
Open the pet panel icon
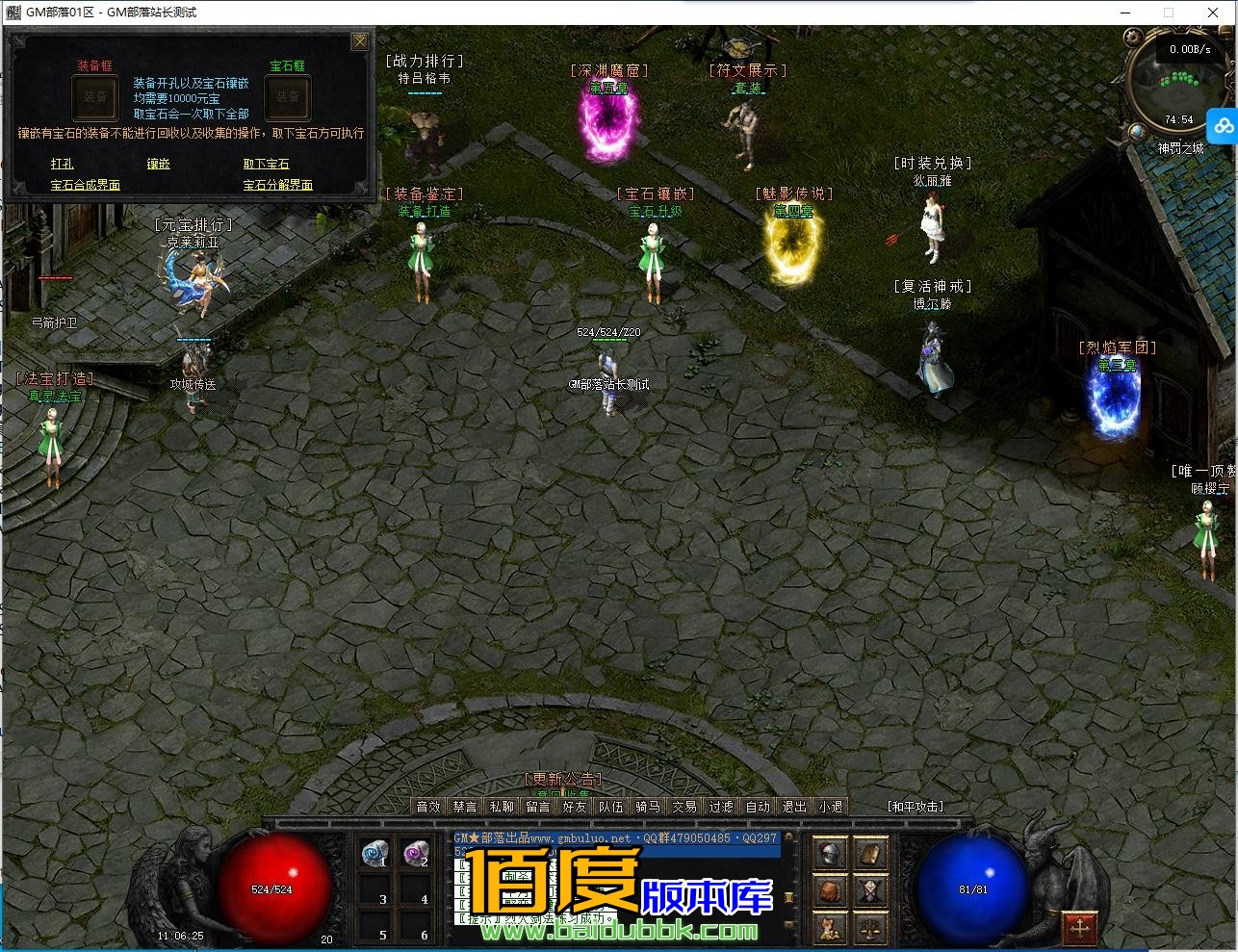(828, 928)
